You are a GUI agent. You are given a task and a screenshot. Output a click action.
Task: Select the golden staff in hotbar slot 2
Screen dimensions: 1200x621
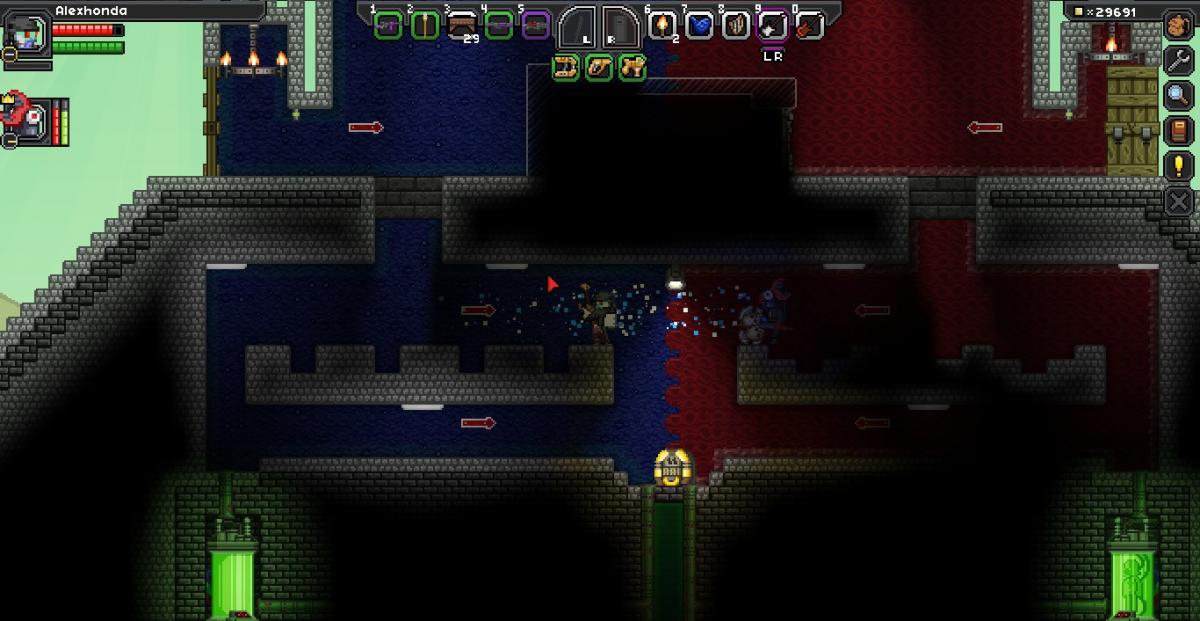tap(425, 24)
